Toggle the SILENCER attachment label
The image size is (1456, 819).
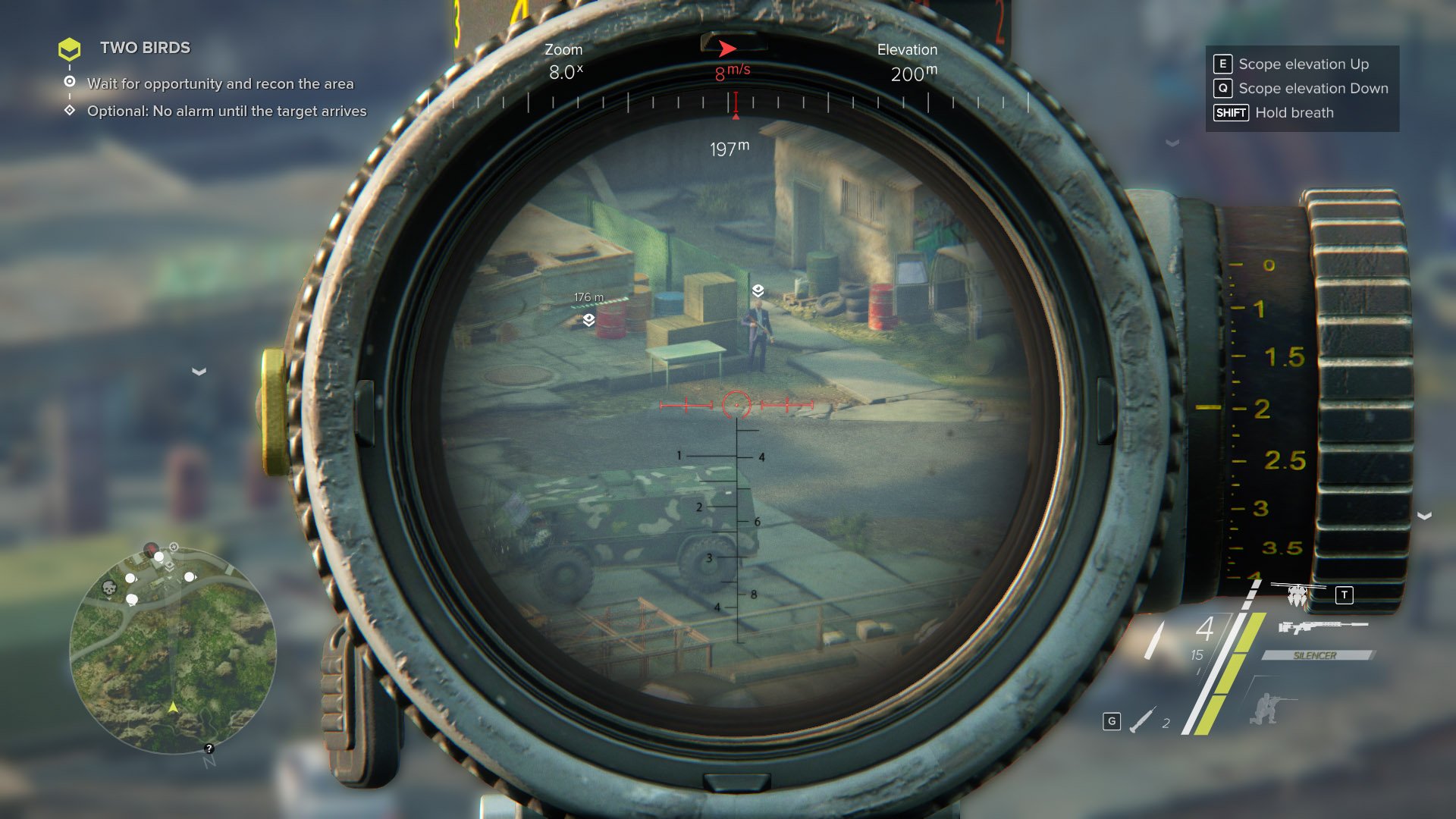click(1316, 655)
